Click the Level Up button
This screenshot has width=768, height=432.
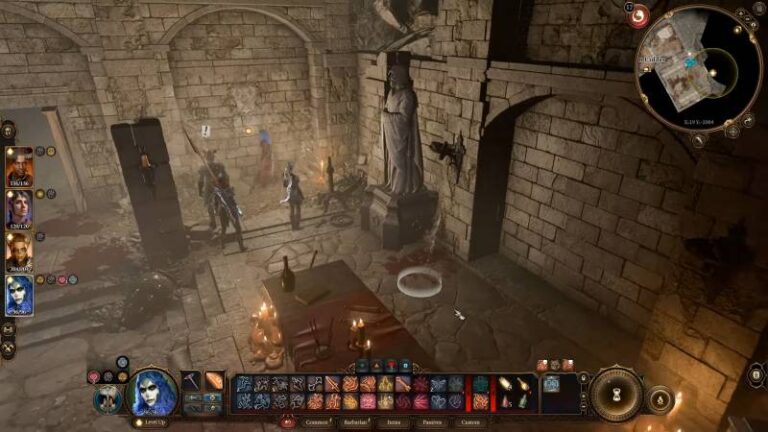[x=152, y=422]
